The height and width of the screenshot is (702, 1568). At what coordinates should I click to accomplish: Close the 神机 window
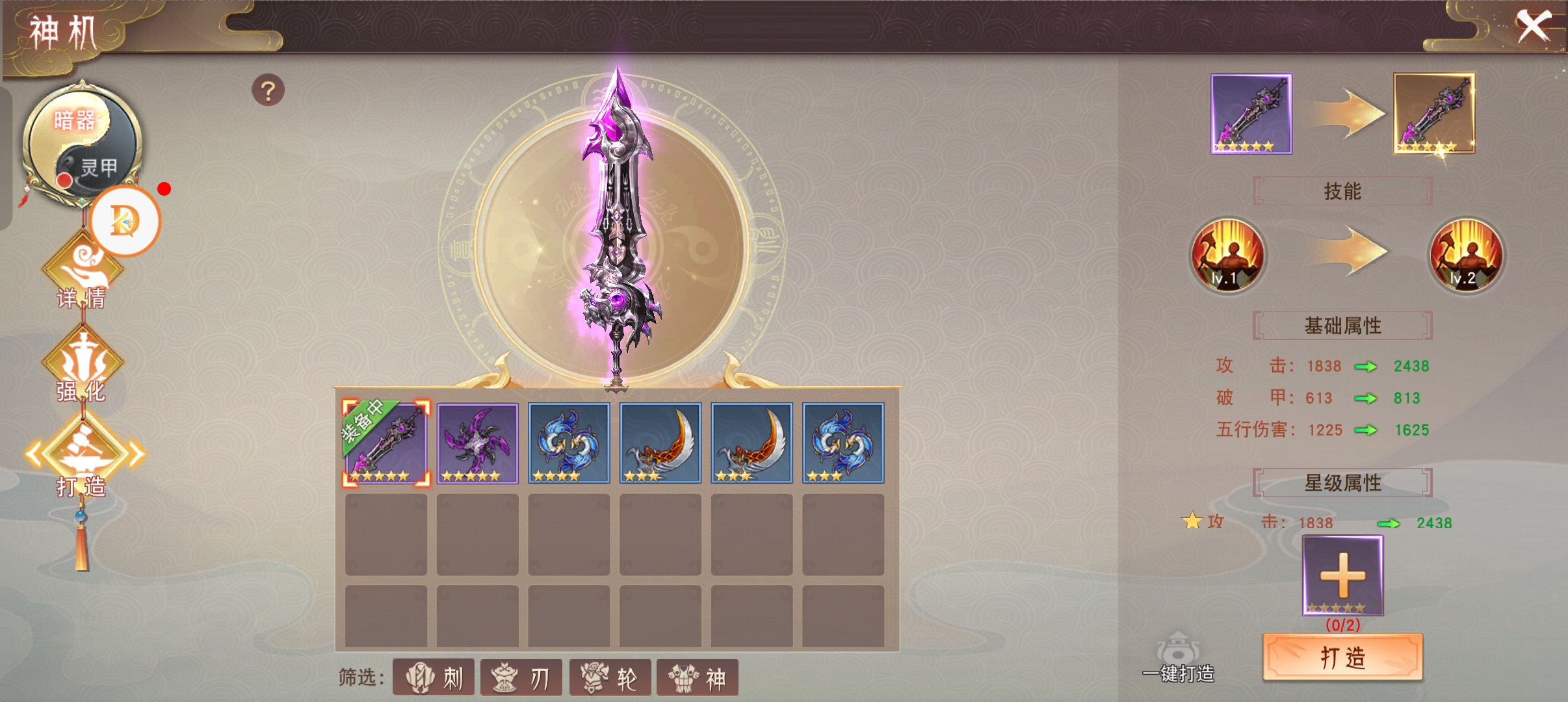click(1534, 27)
